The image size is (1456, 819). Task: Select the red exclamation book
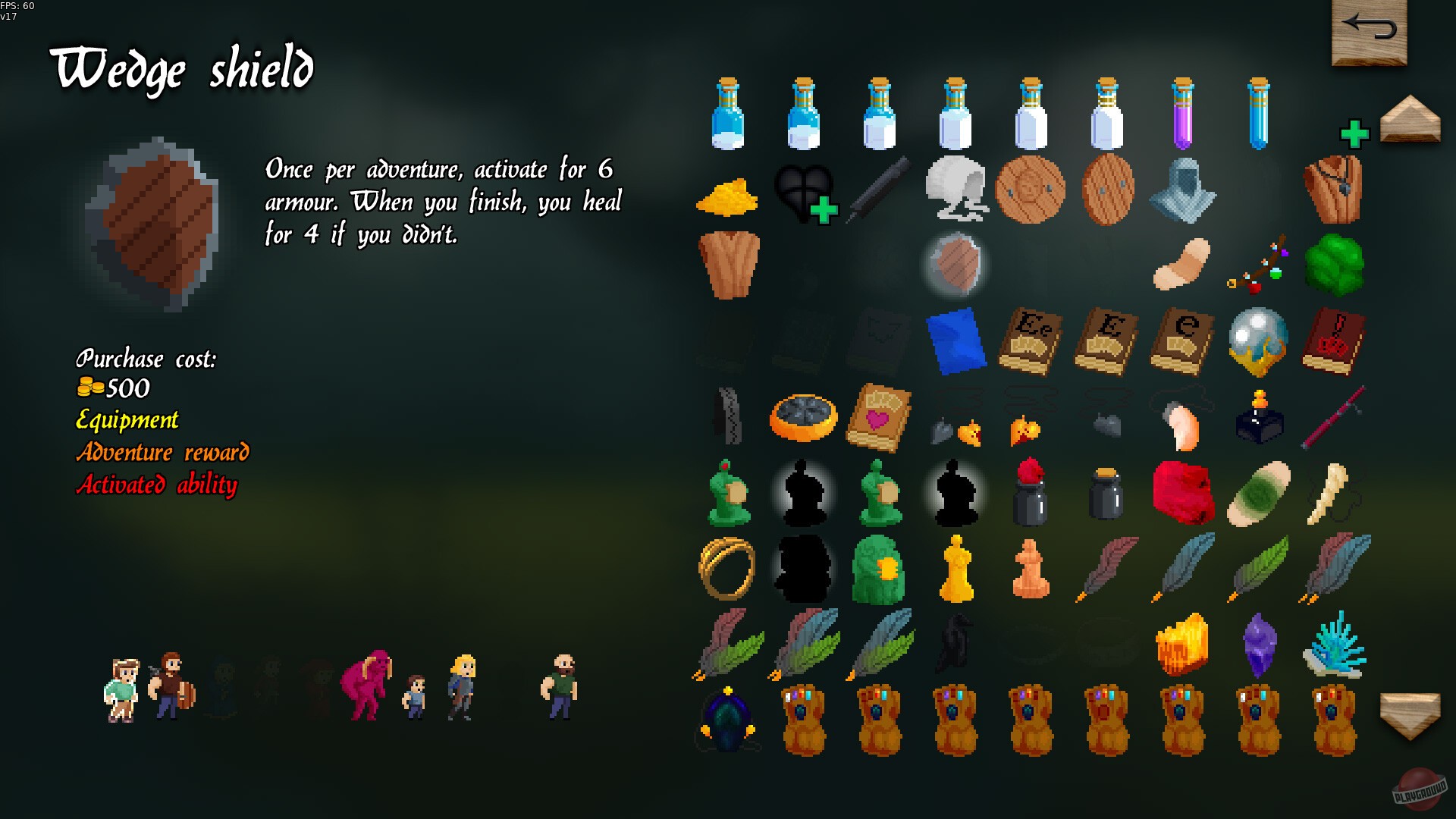[1335, 341]
